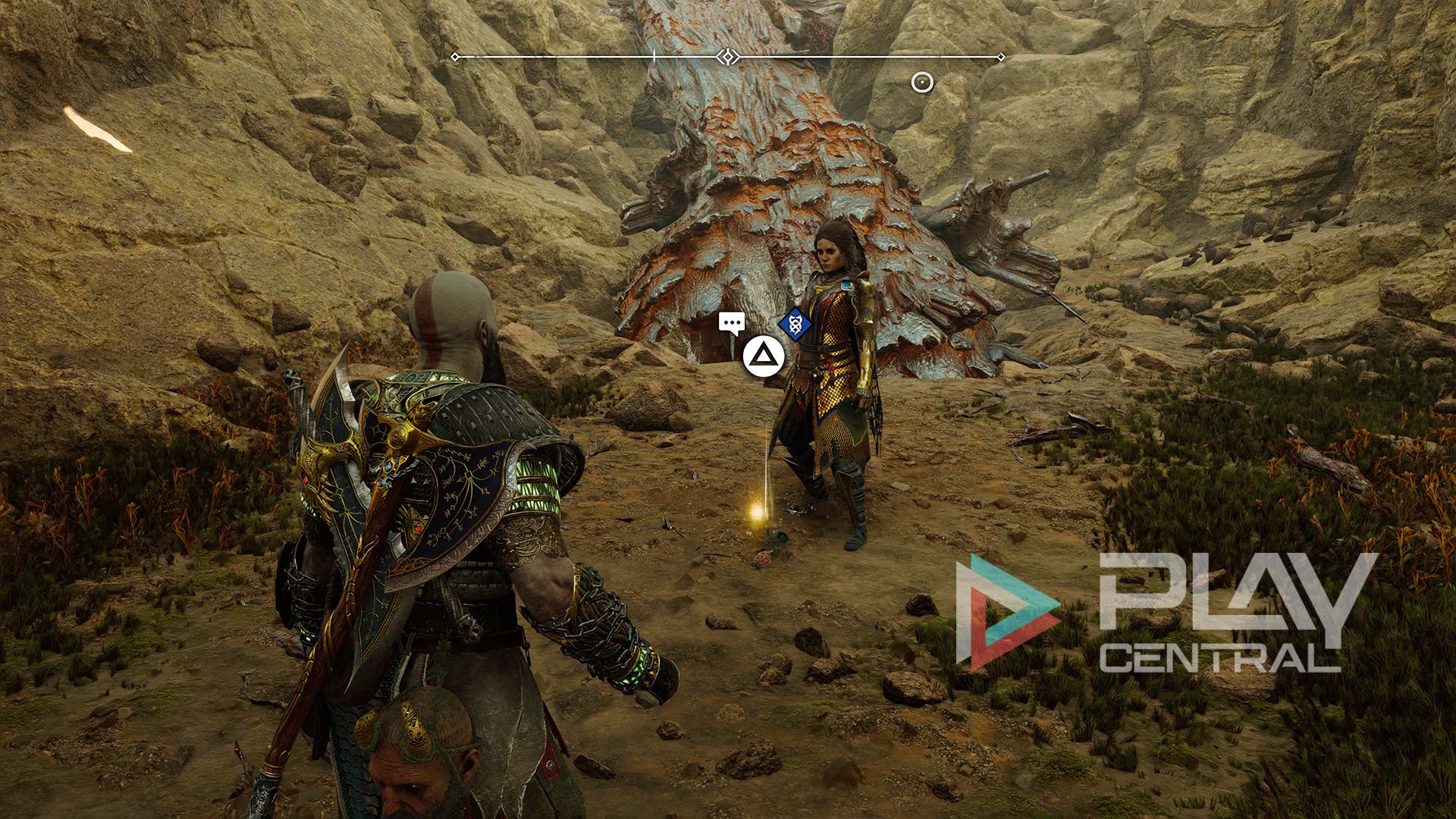Select the blue diamond quest marker

click(795, 325)
